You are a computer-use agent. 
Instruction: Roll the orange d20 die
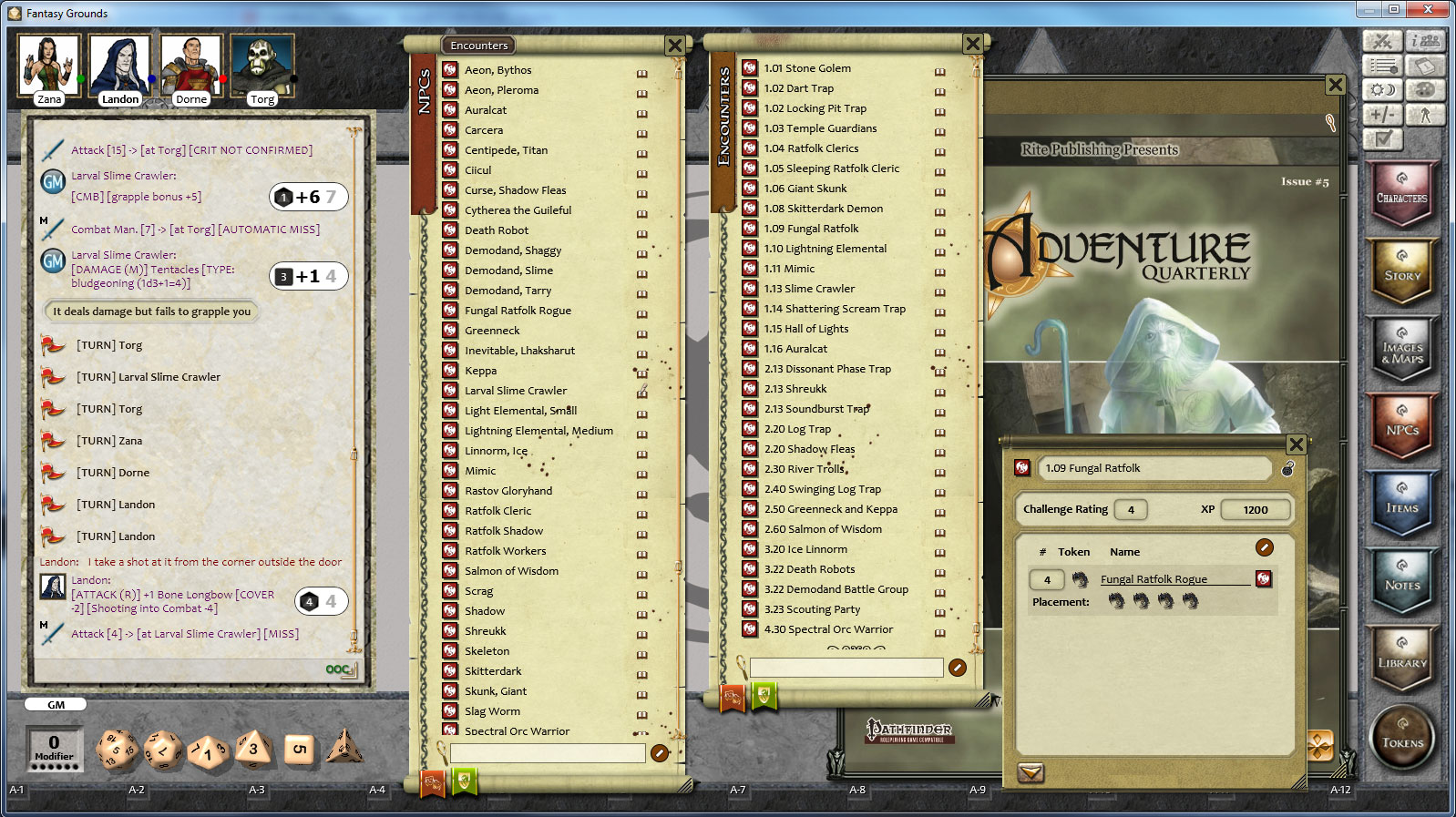(x=116, y=750)
